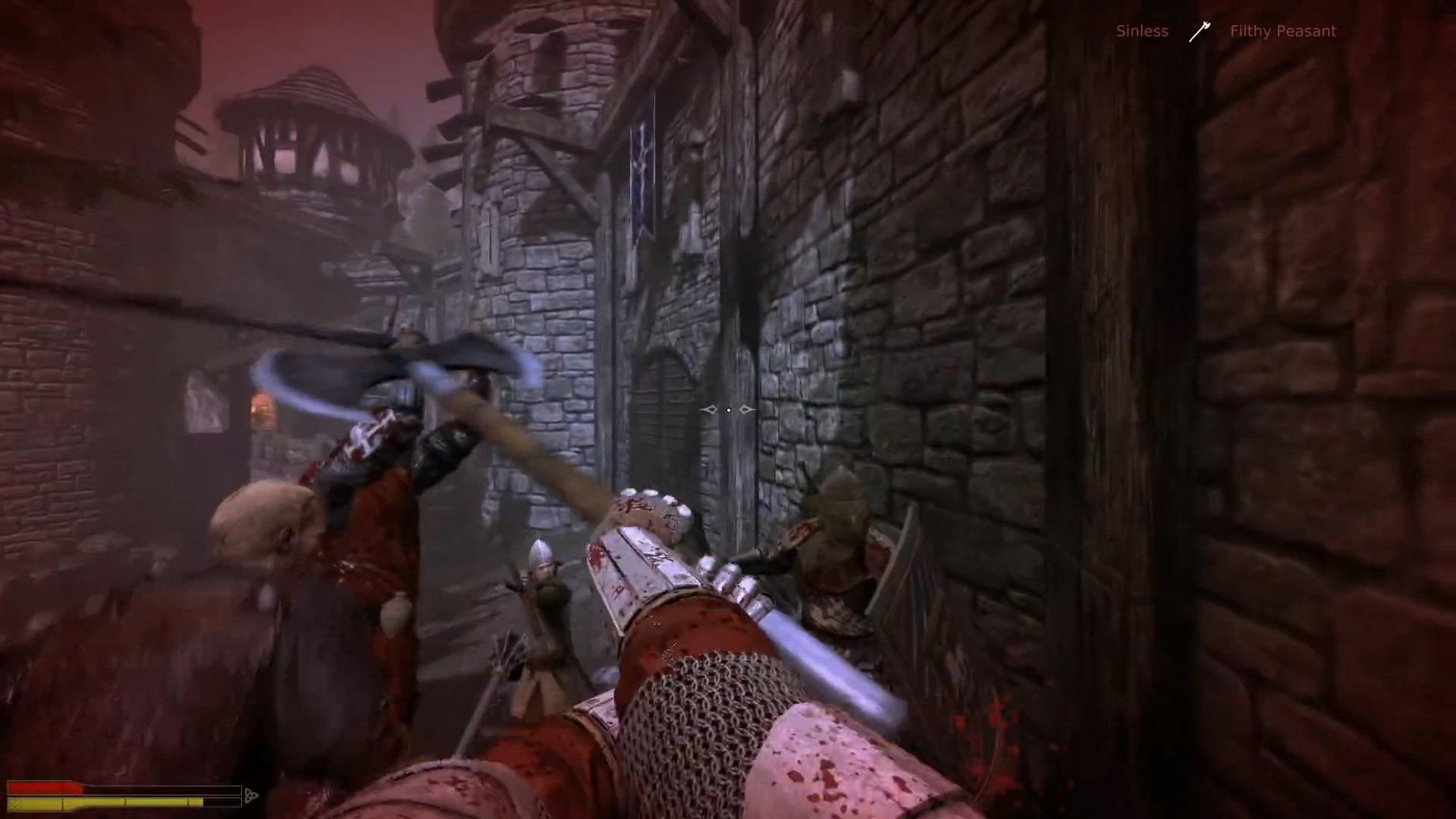
Task: Click the right arrowhead of the crosshair
Action: tap(745, 409)
